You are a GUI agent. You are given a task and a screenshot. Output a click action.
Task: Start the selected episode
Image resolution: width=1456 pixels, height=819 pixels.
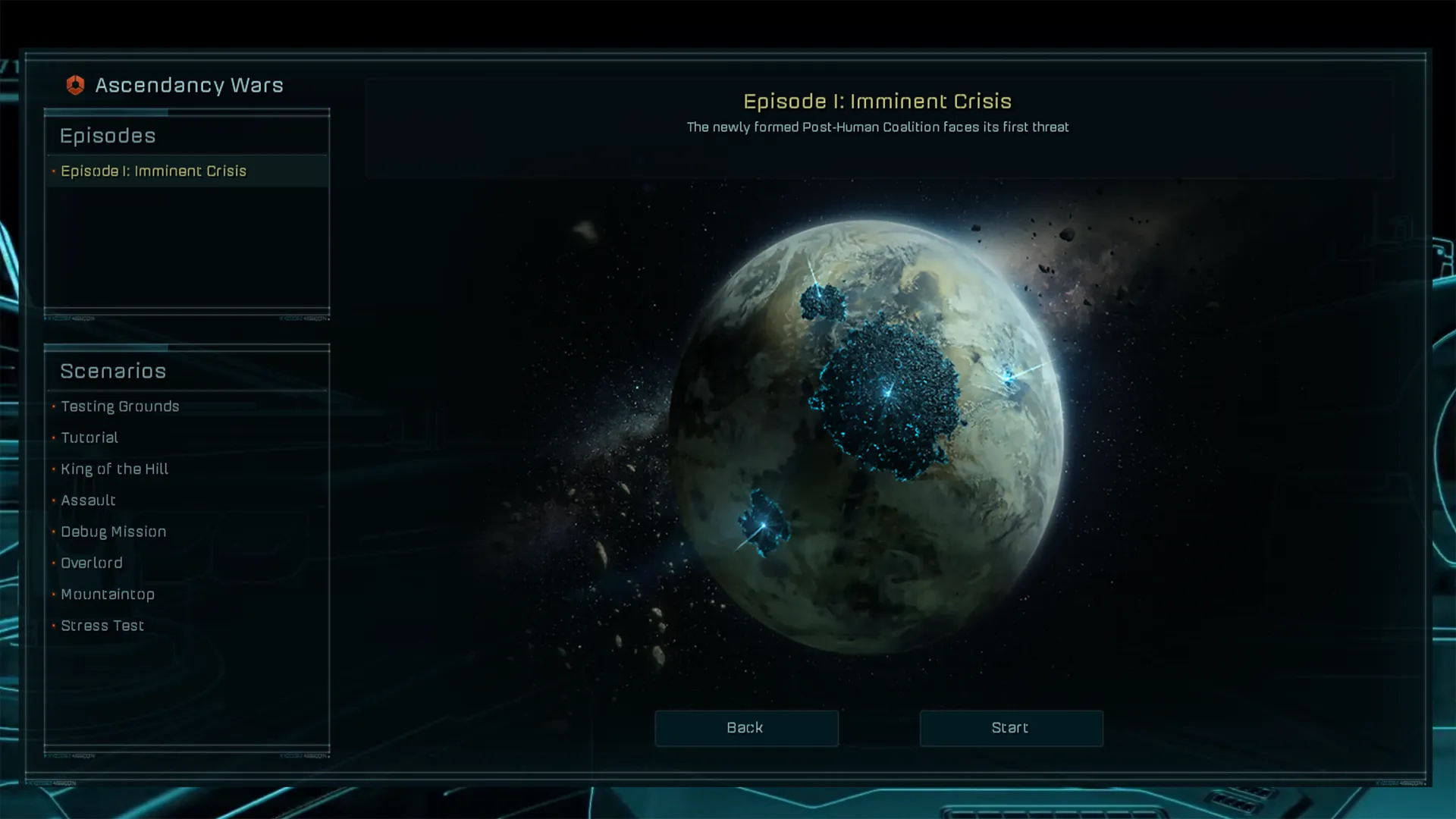pyautogui.click(x=1011, y=728)
